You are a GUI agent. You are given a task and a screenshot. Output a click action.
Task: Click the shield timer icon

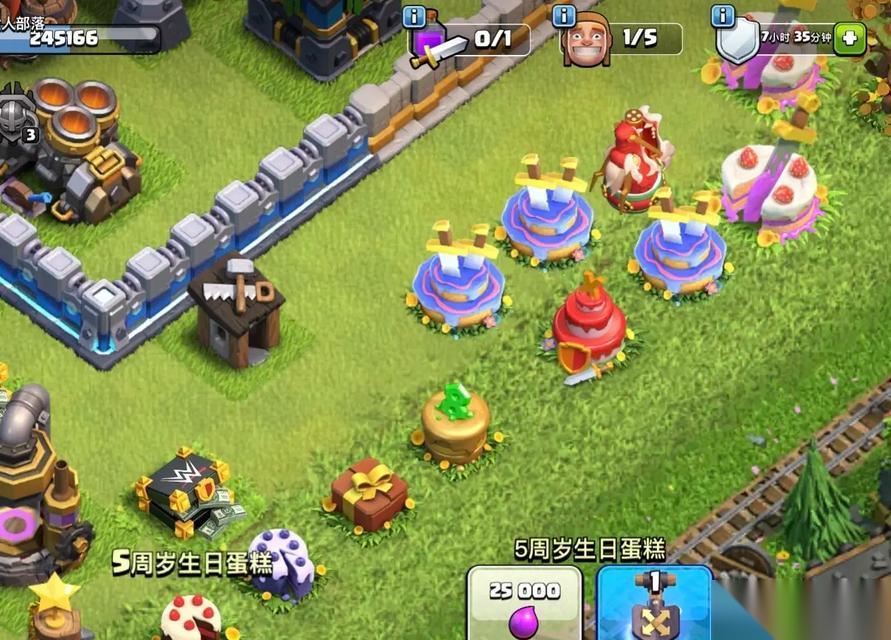click(737, 43)
